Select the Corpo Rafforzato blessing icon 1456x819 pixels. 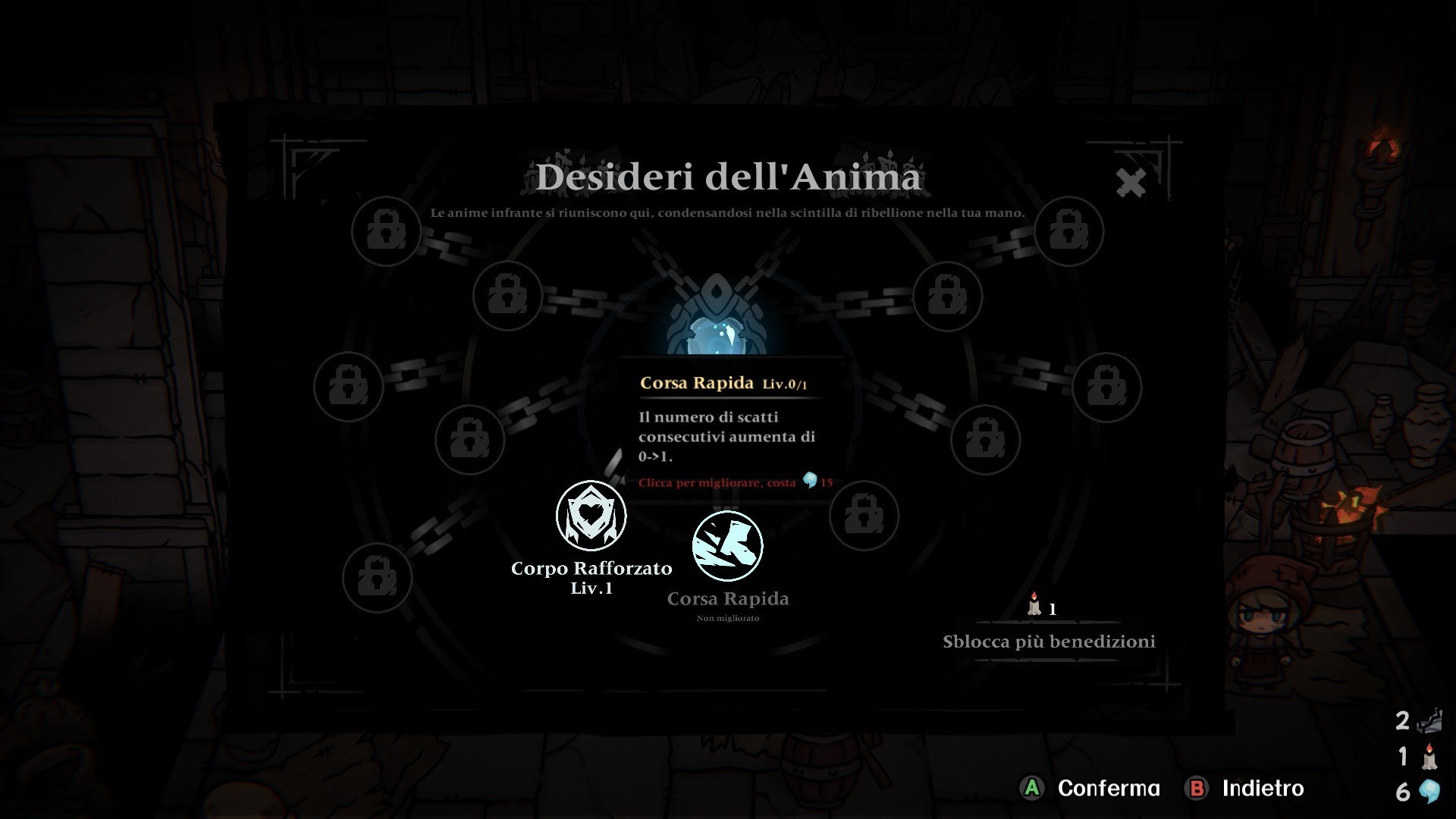click(591, 516)
